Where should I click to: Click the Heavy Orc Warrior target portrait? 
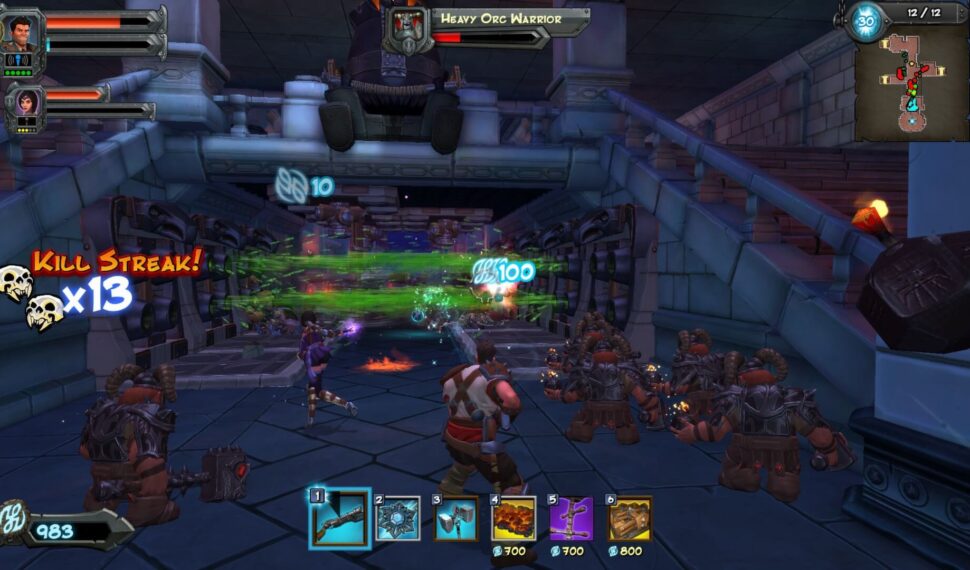coord(407,27)
